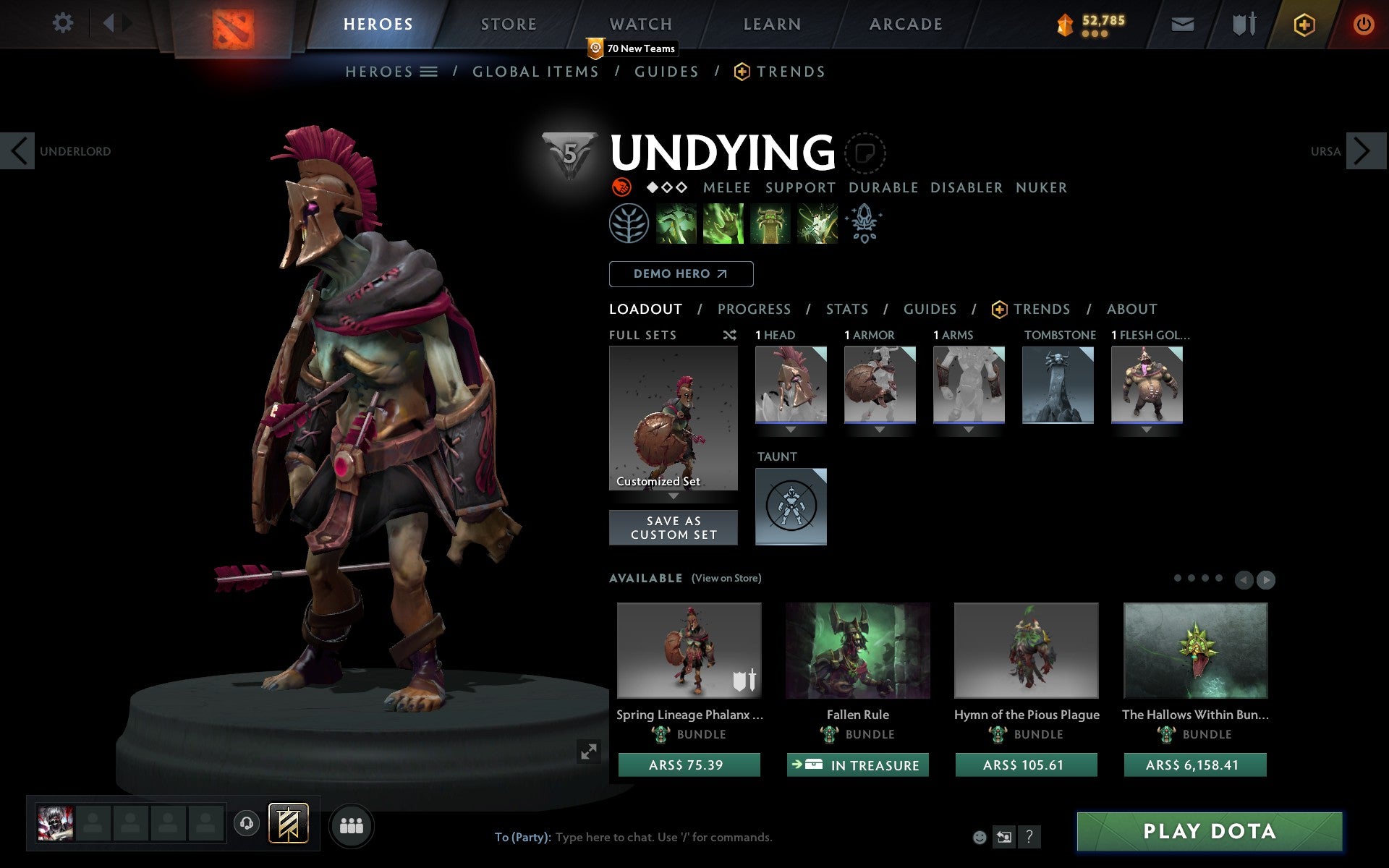Open the Armory icon near top right
The width and height of the screenshot is (1389, 868).
pyautogui.click(x=1242, y=23)
